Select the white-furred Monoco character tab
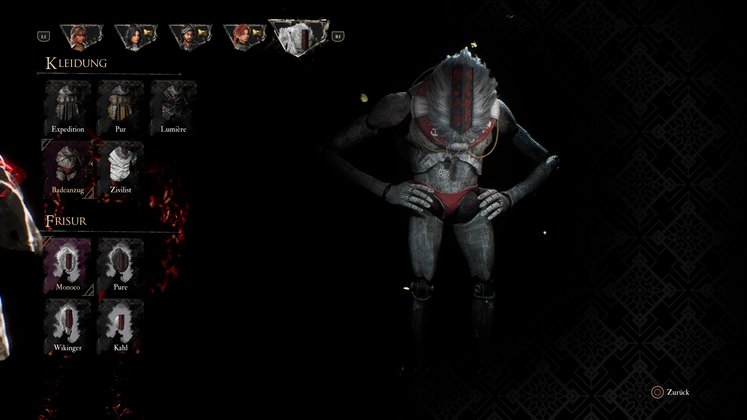The width and height of the screenshot is (747, 420). [299, 40]
